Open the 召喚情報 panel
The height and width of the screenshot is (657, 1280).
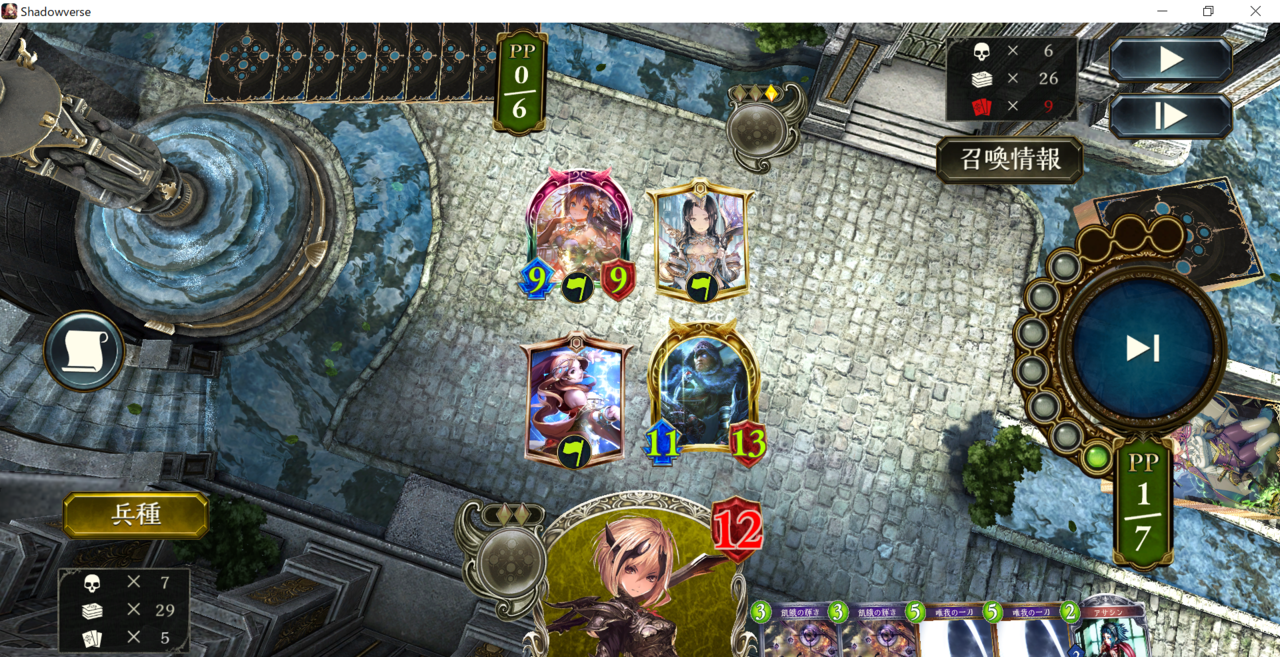click(1010, 160)
